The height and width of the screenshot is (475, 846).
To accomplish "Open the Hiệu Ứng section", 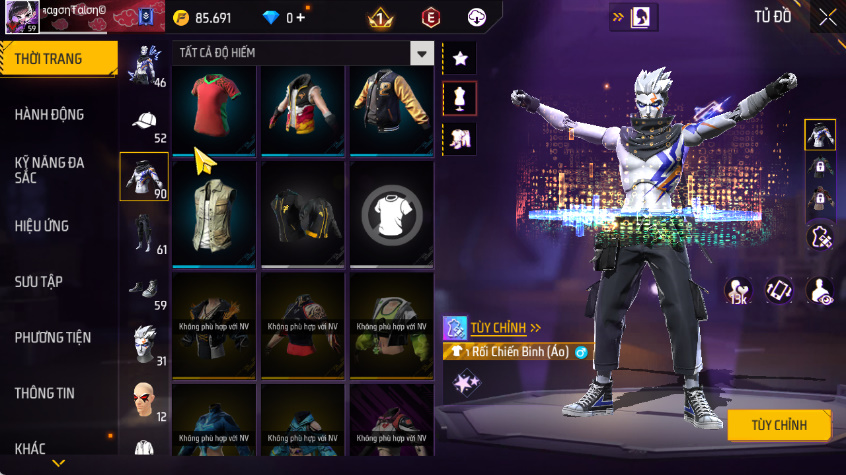I will [42, 226].
